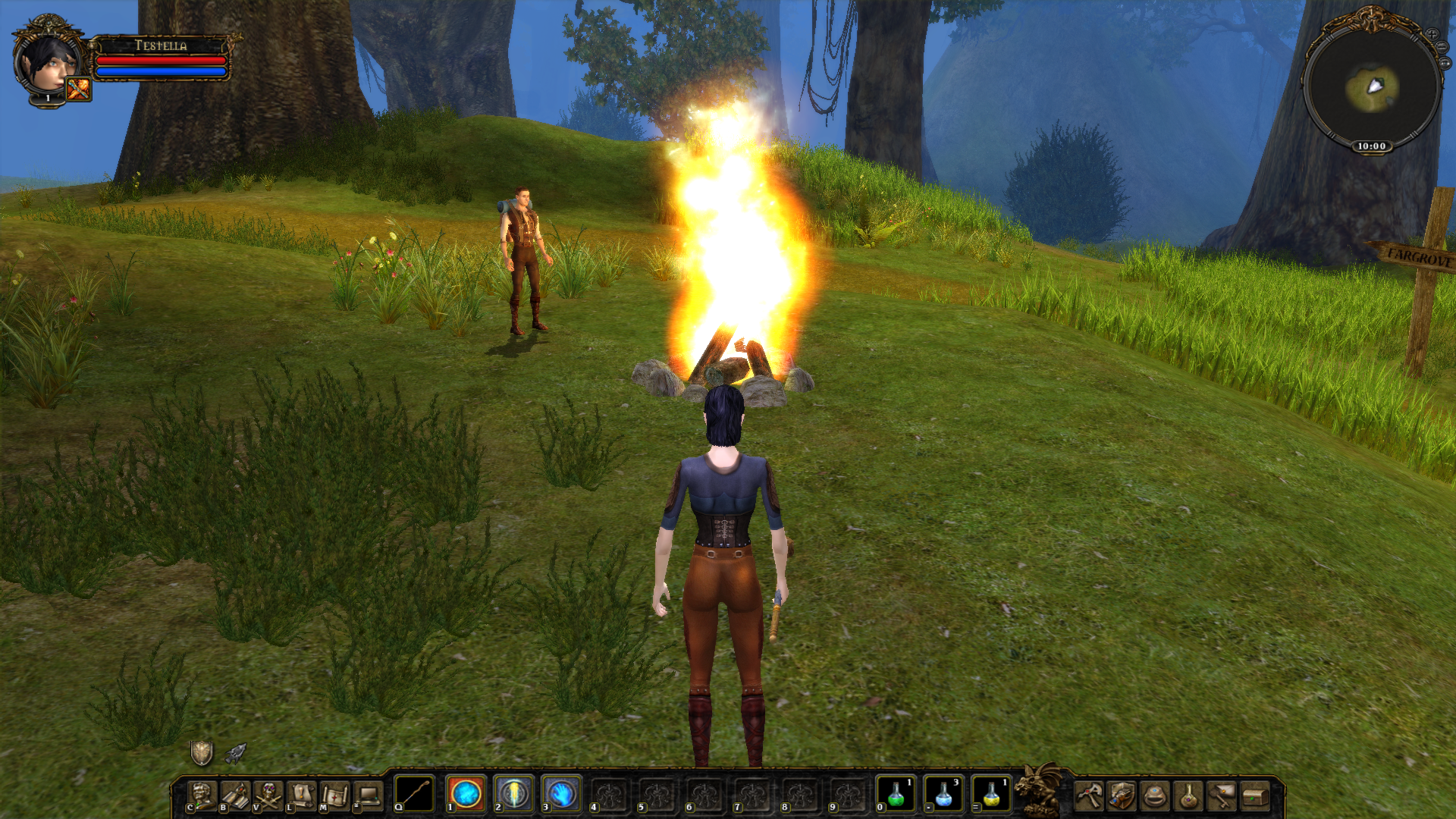Open the treasure chest icon
This screenshot has height=819, width=1456.
pos(1256,795)
